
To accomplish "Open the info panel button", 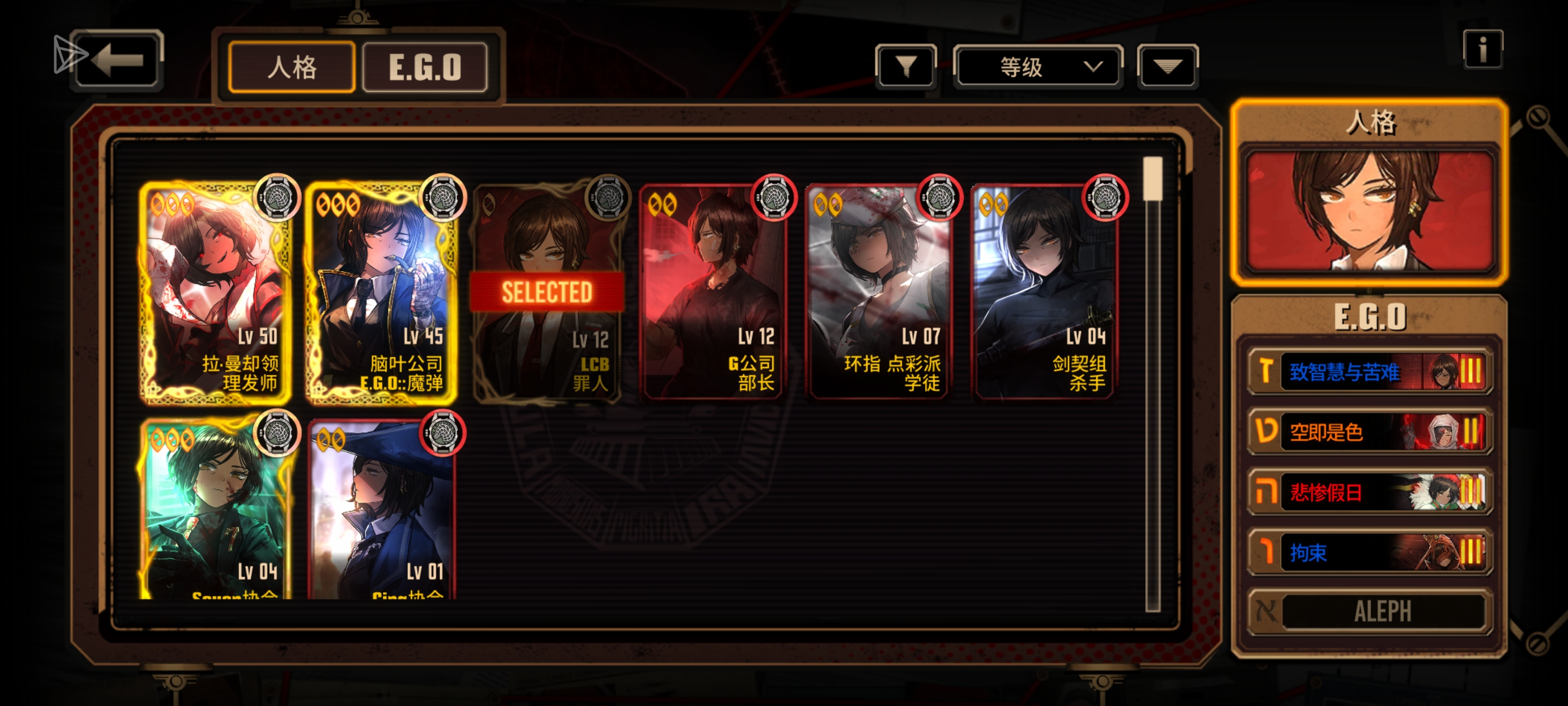I will [1482, 49].
